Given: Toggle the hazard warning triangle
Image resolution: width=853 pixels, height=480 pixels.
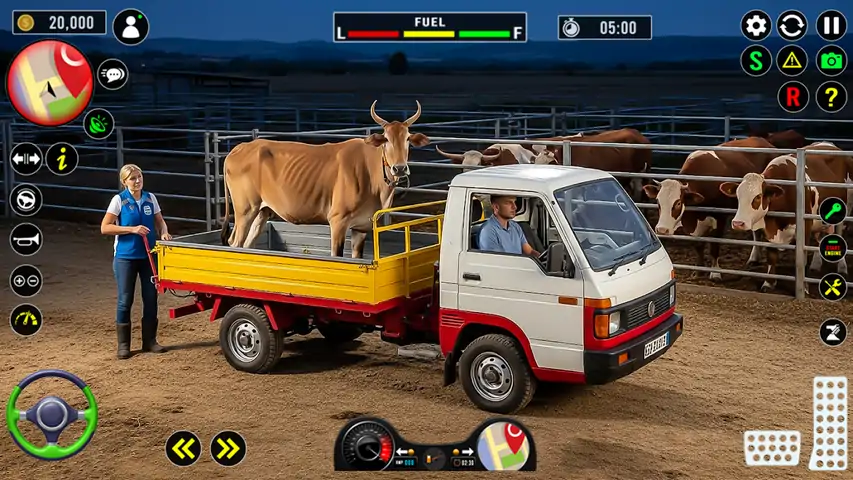Looking at the screenshot, I should tap(793, 60).
